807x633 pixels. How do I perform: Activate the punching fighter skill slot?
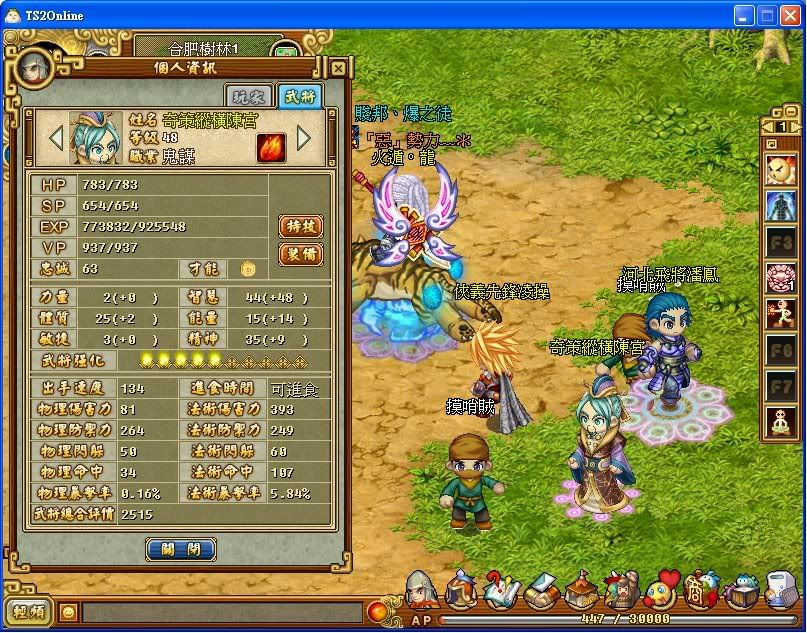pyautogui.click(x=780, y=315)
